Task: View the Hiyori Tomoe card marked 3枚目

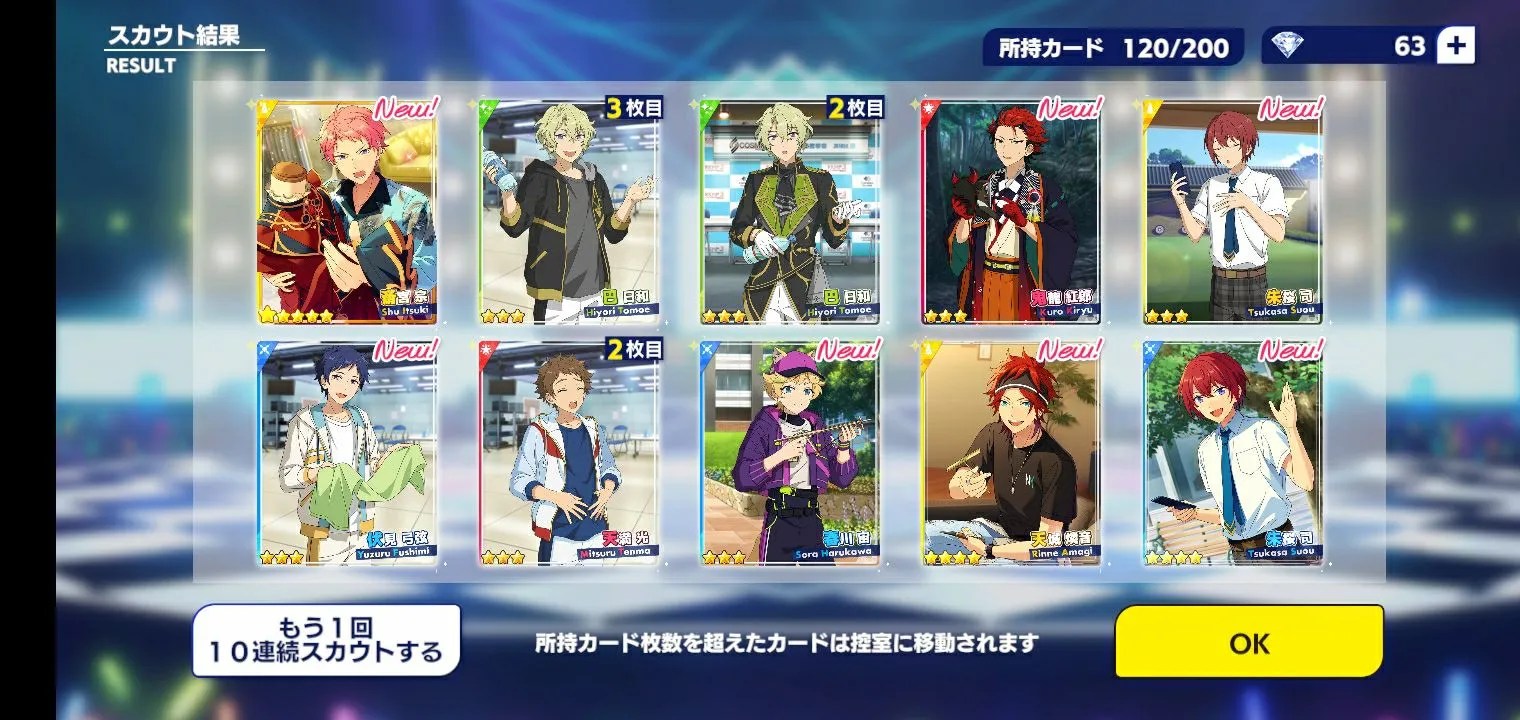Action: (569, 212)
